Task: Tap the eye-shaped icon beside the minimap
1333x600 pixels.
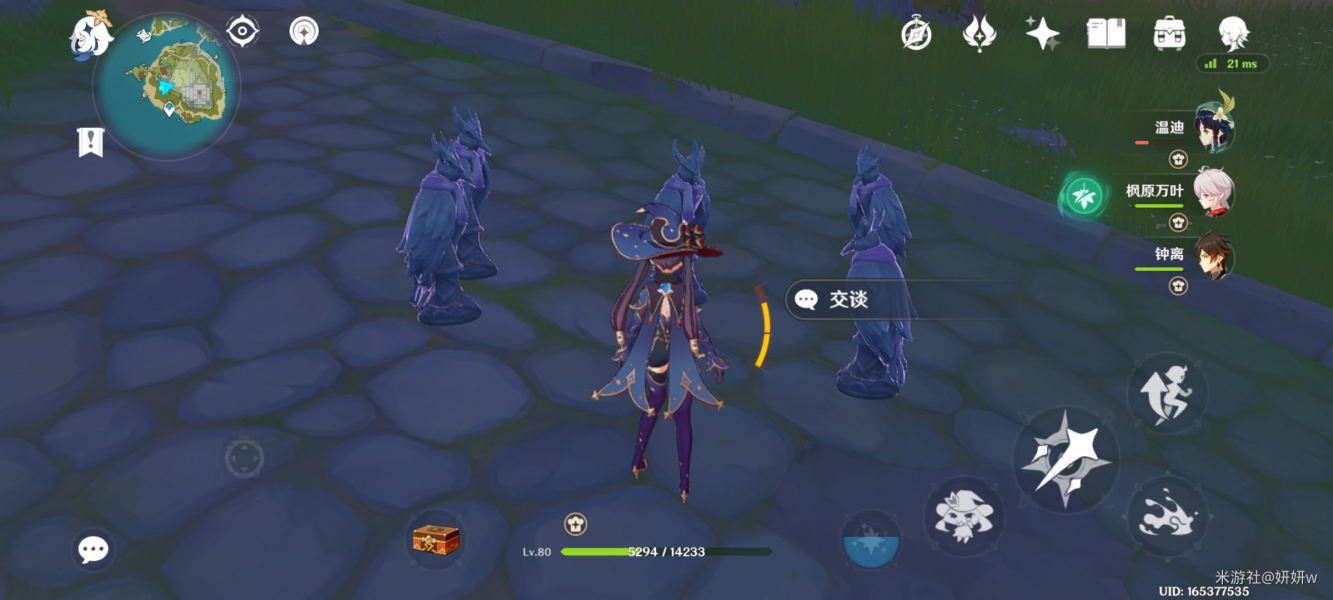Action: (243, 31)
